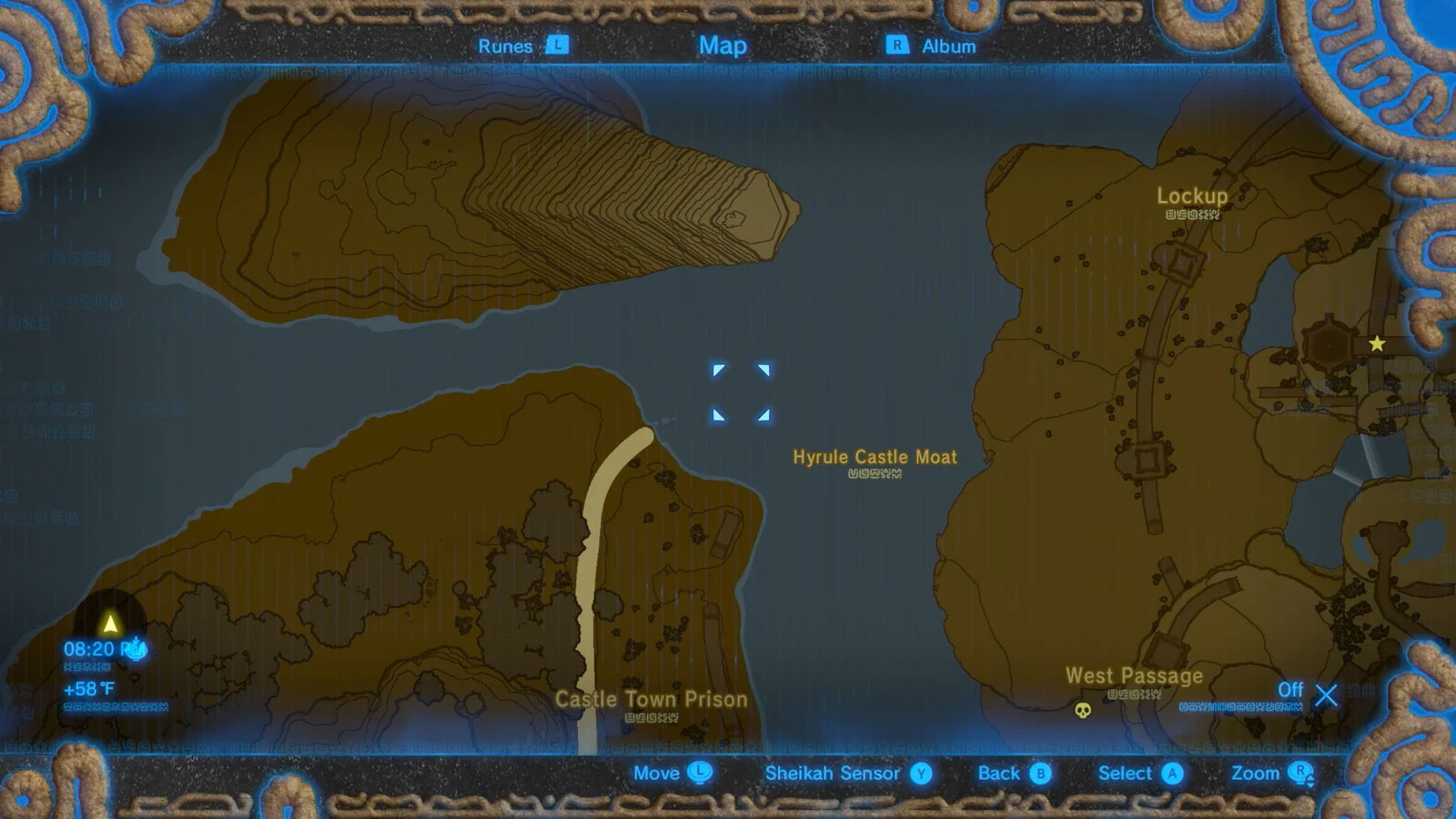
Task: Open the Runes menu
Action: [x=506, y=45]
